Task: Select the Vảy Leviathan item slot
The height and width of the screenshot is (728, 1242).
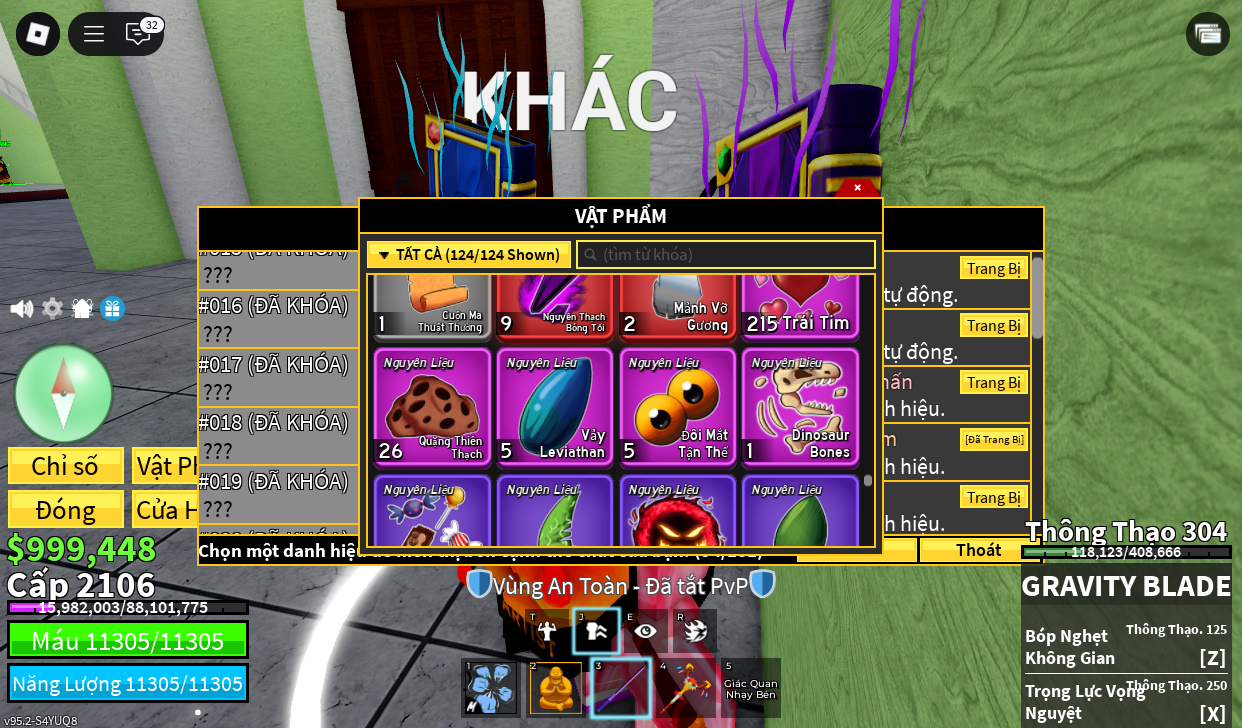Action: 555,406
